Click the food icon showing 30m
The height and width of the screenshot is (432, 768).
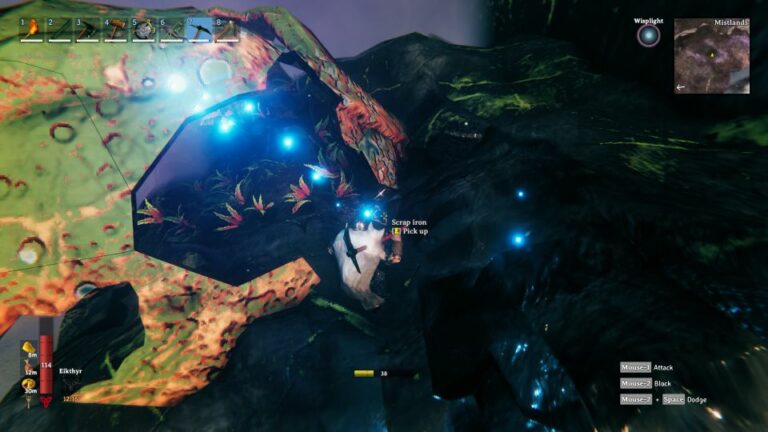pyautogui.click(x=30, y=385)
